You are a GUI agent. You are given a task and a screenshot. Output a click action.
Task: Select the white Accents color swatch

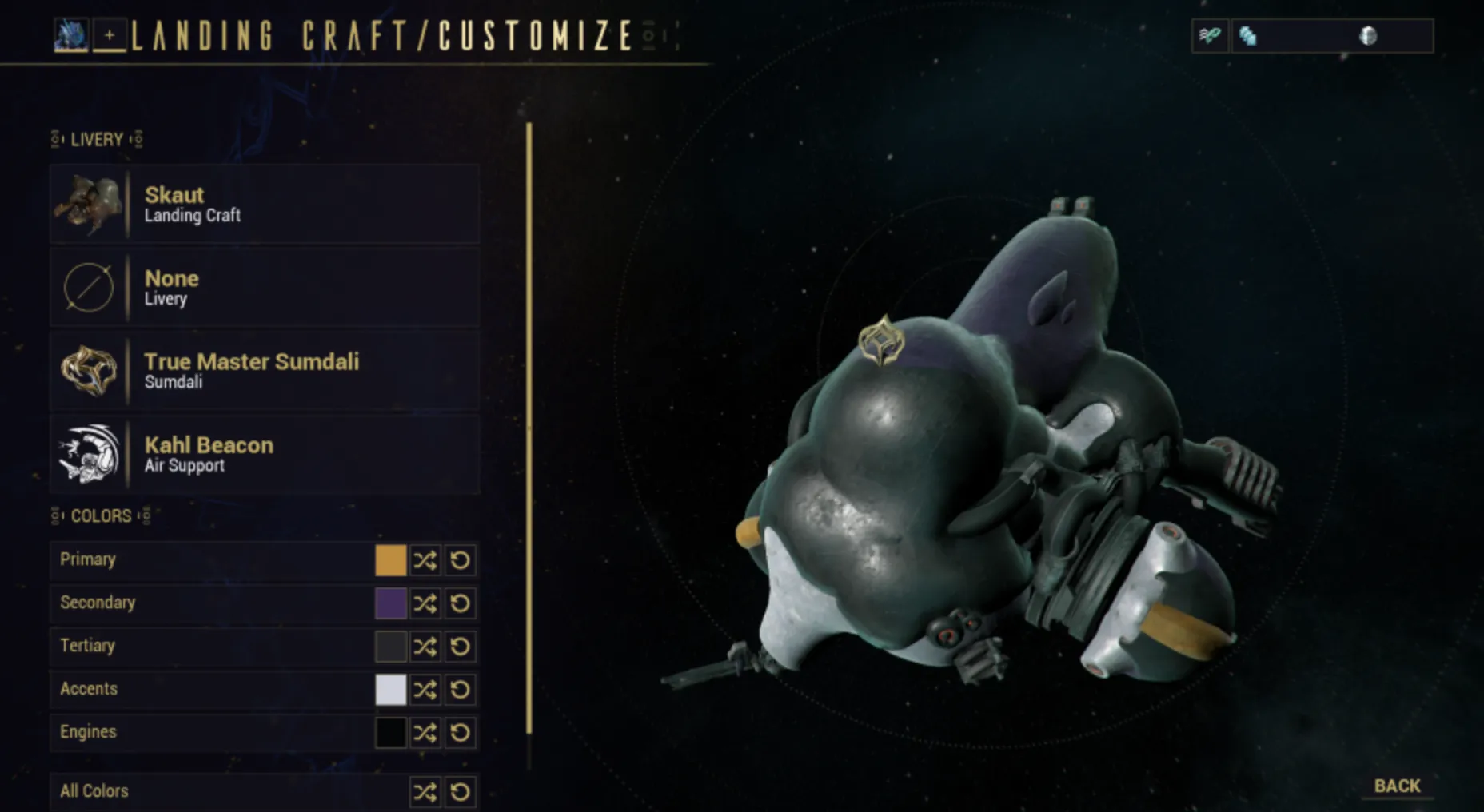(390, 690)
